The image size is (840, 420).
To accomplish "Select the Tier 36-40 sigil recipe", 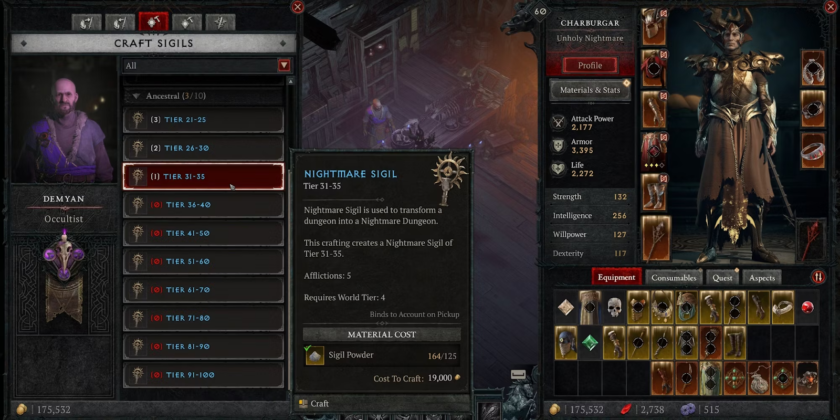I will pyautogui.click(x=203, y=205).
